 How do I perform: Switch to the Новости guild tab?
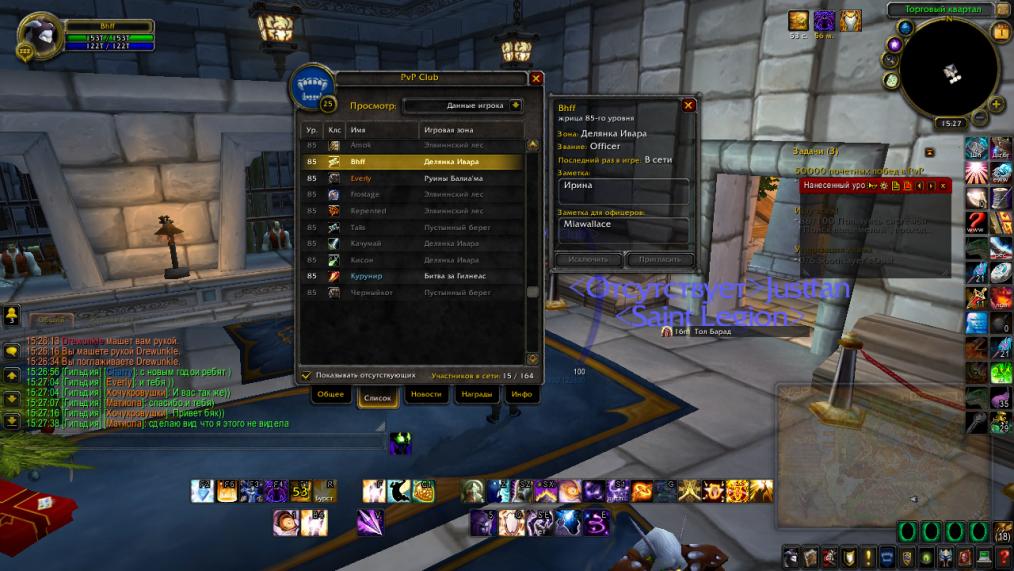click(x=426, y=395)
